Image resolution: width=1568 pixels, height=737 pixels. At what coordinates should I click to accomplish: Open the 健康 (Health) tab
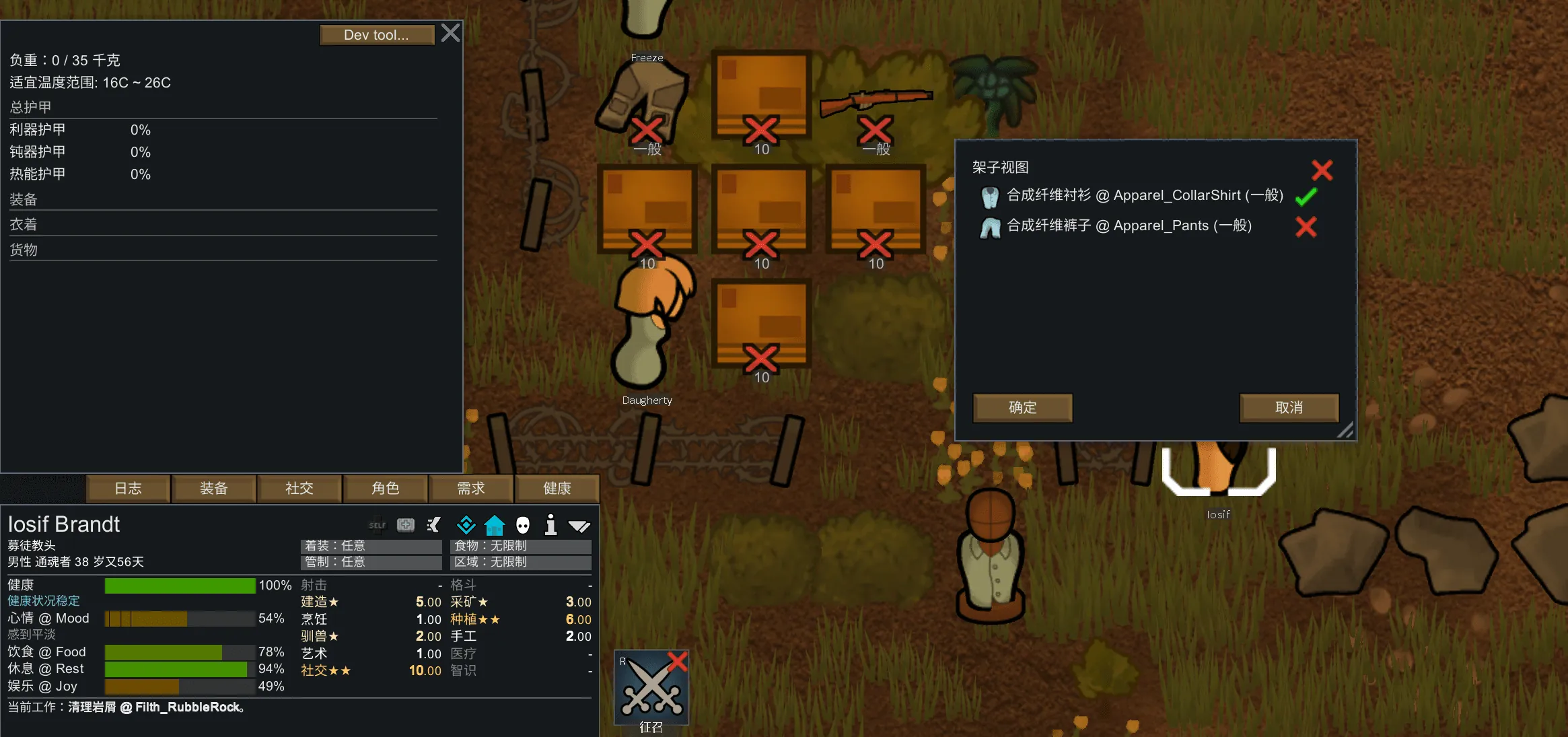[557, 489]
